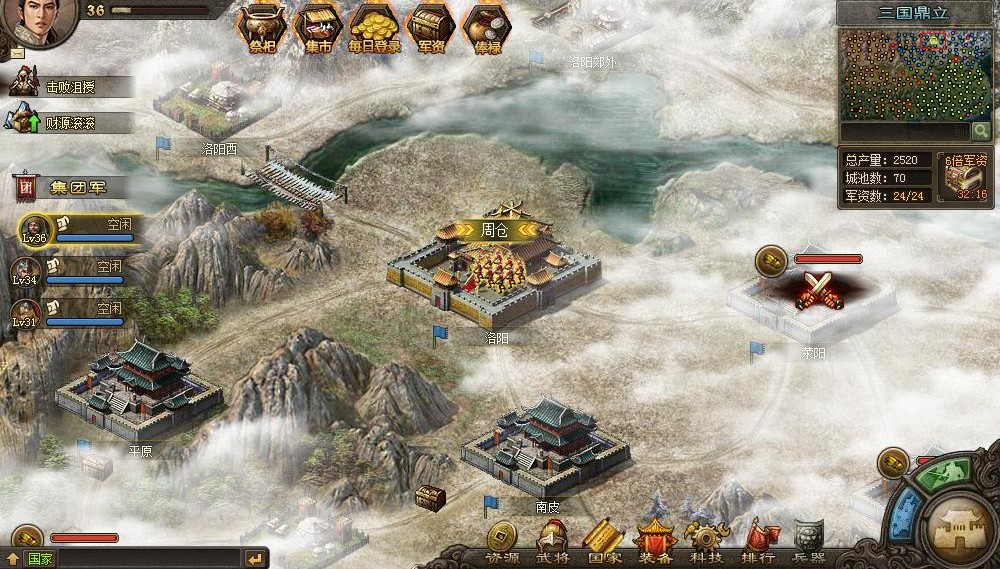Click the minimap search magnifier button

(x=981, y=131)
